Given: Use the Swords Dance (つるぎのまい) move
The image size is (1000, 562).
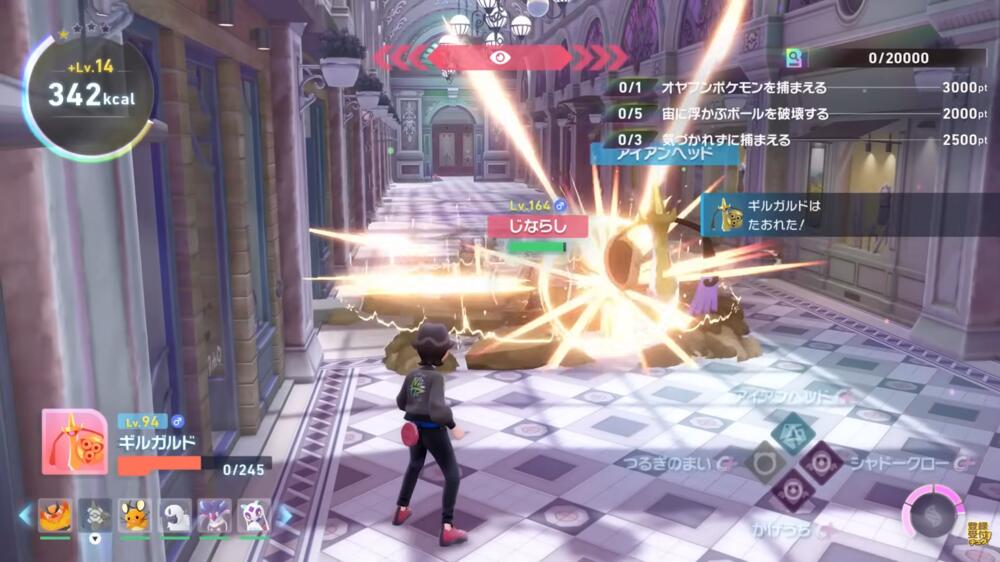Looking at the screenshot, I should coord(764,462).
